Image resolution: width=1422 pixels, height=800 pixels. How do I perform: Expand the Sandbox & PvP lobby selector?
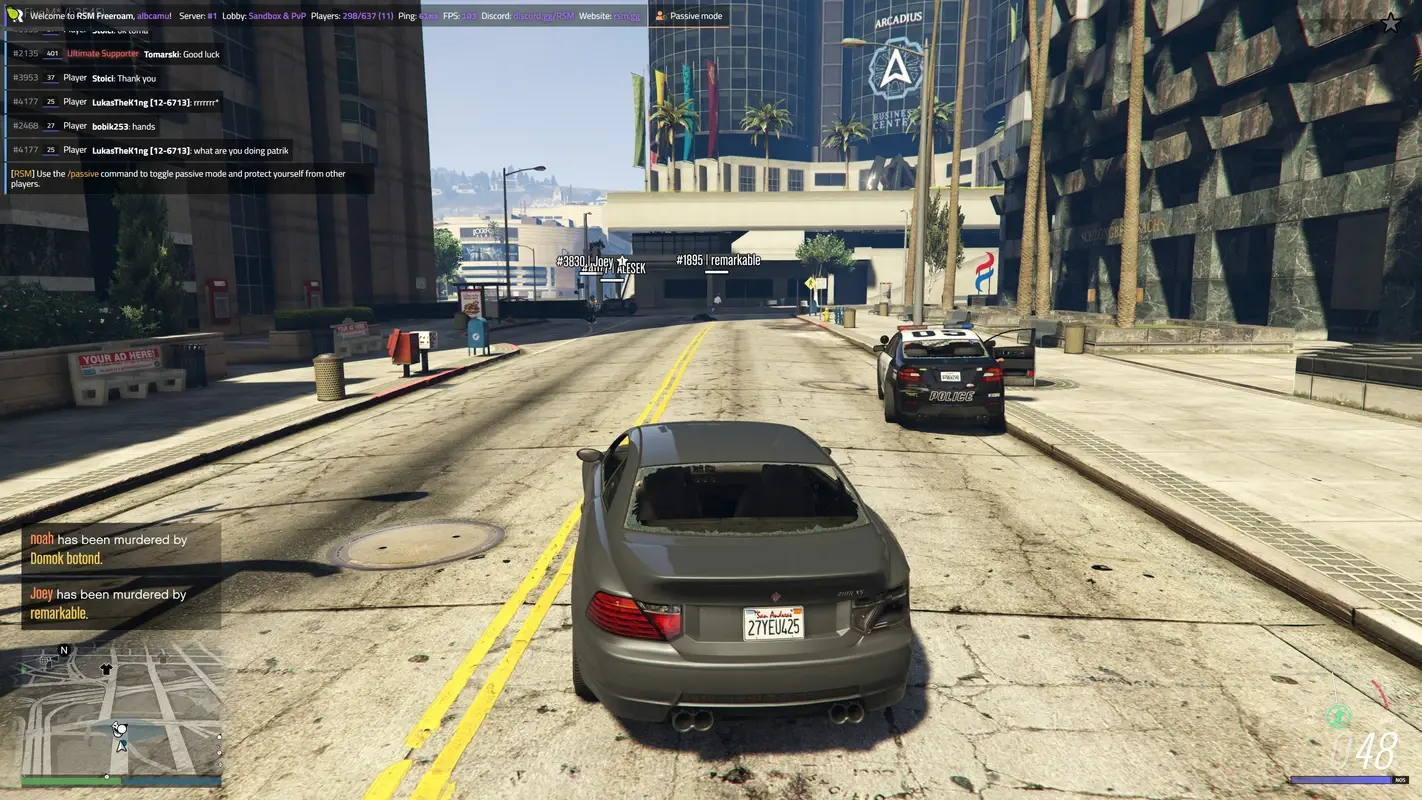coord(275,15)
